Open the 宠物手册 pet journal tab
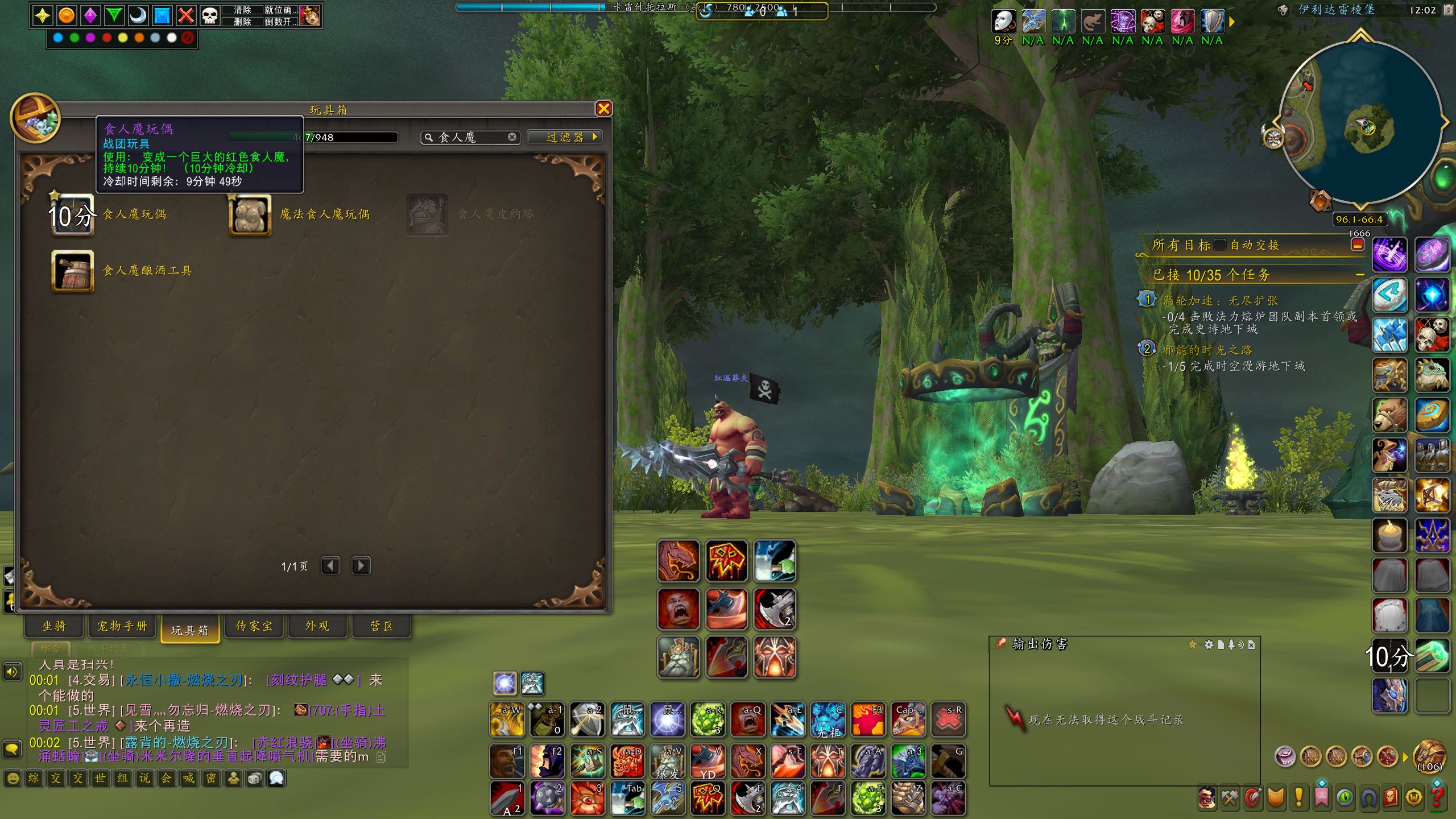The width and height of the screenshot is (1456, 819). (122, 626)
